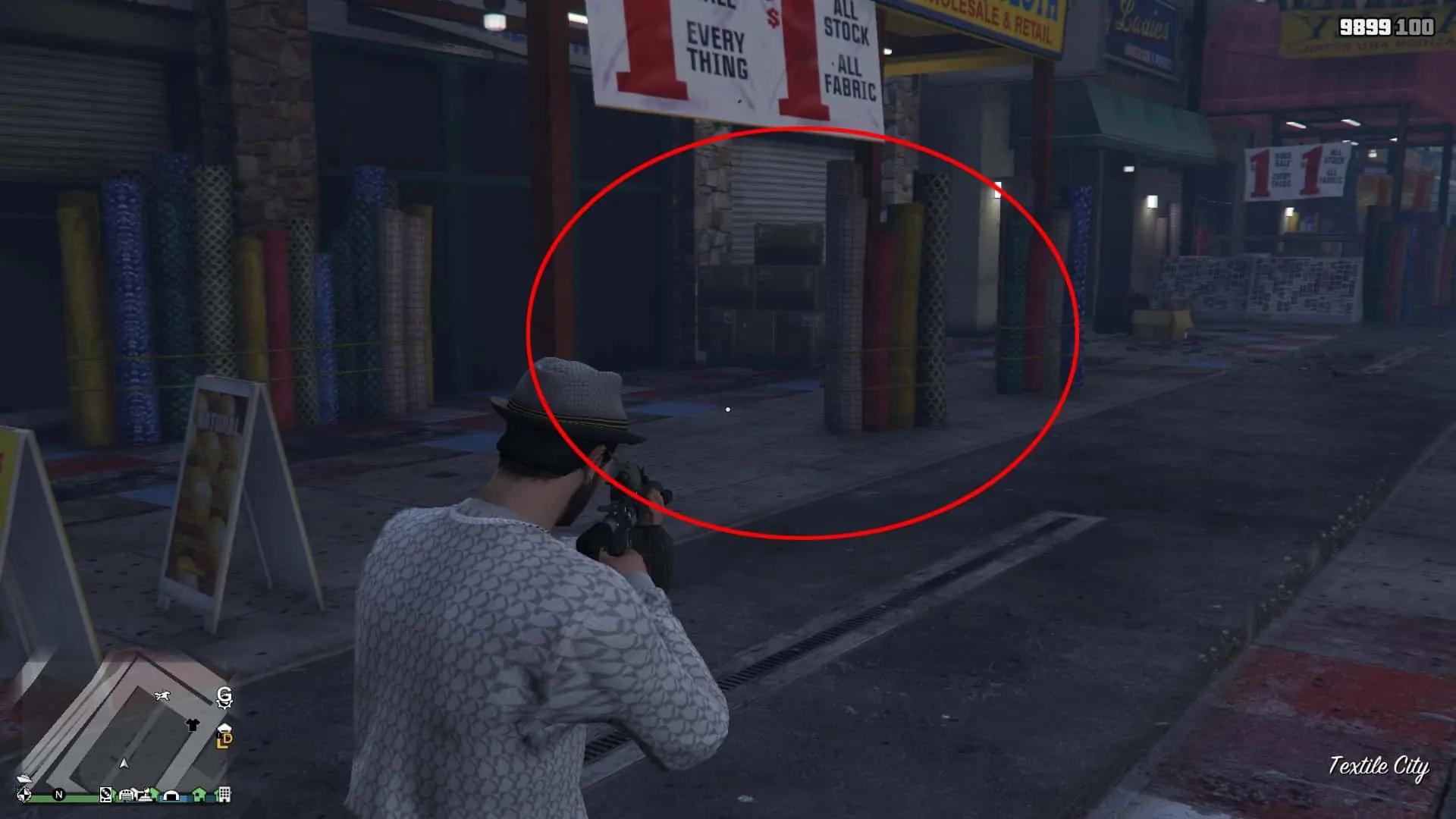Select the green safehouse blip
Viewport: 1456px width, 819px height.
pyautogui.click(x=198, y=795)
